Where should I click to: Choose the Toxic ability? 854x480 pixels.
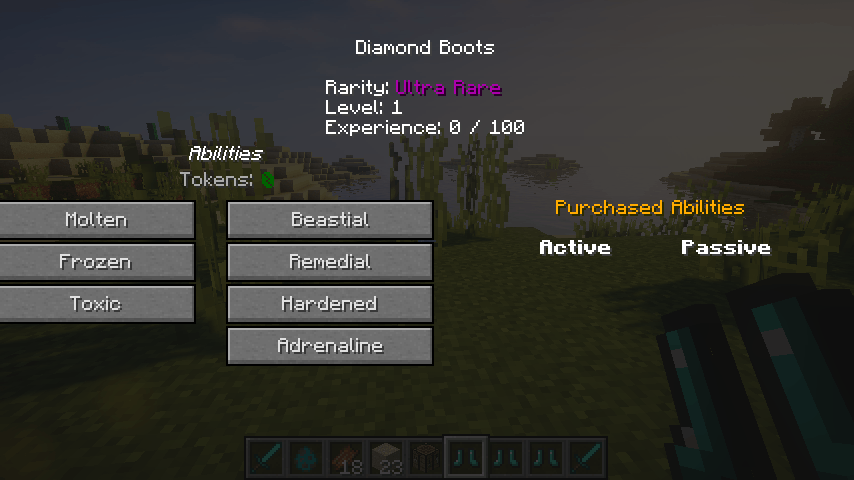(96, 304)
